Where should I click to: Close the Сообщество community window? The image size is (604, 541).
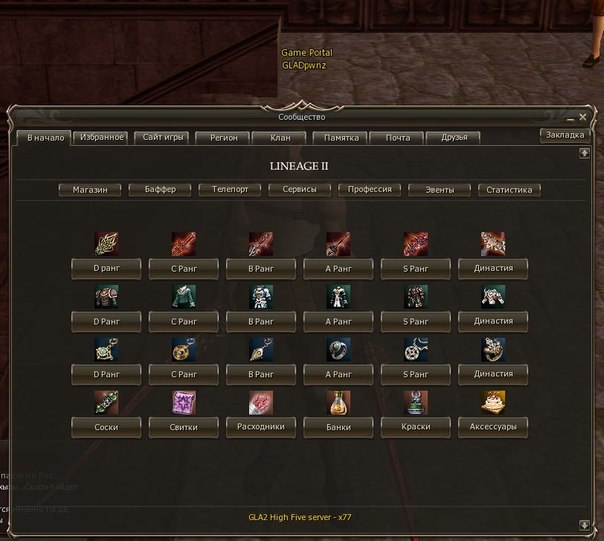click(x=583, y=117)
